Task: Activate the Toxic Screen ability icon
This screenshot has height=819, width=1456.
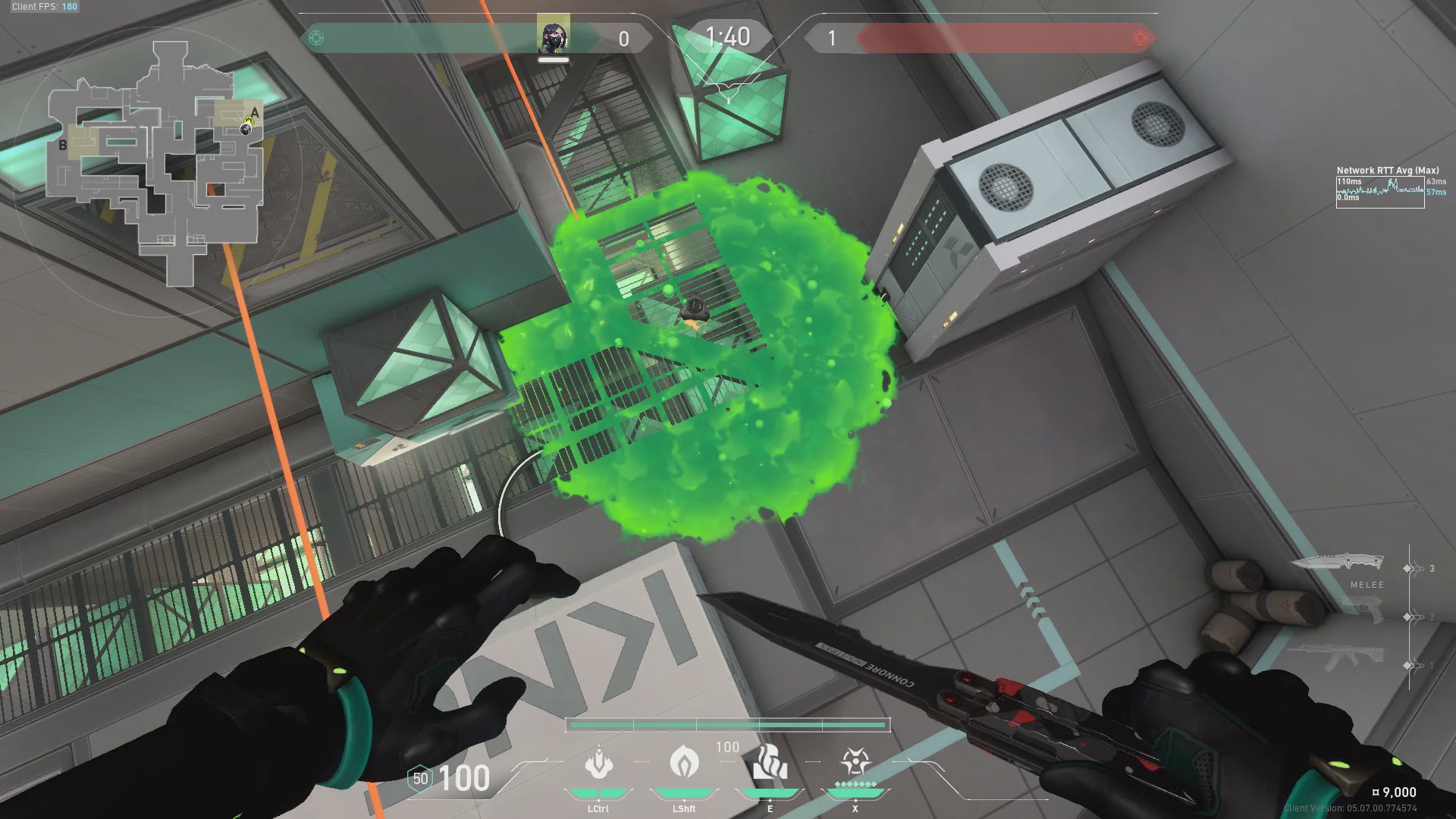Action: coord(770,762)
